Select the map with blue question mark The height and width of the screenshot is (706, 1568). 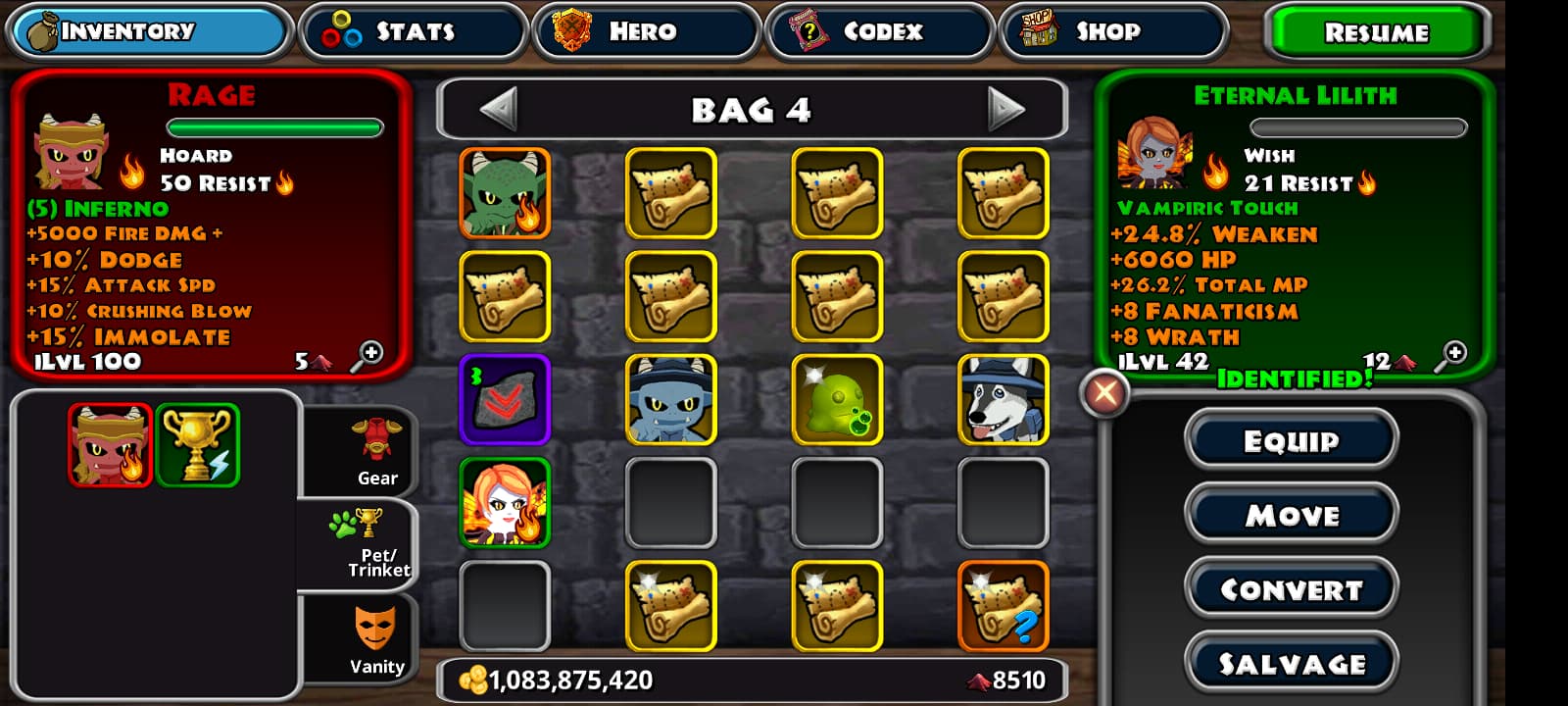pyautogui.click(x=1003, y=605)
